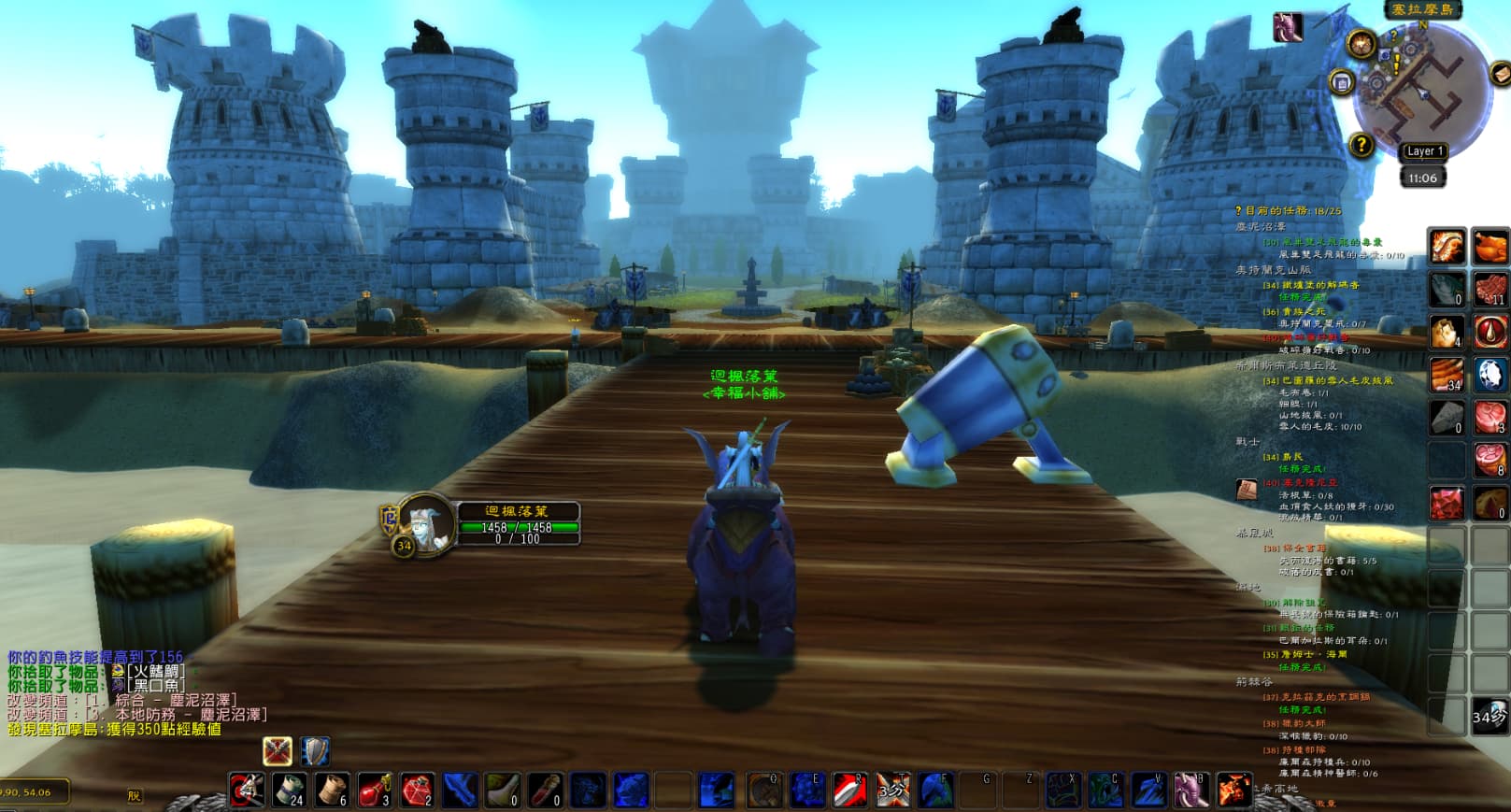Click the fiery fist ability icon

[x=1233, y=790]
